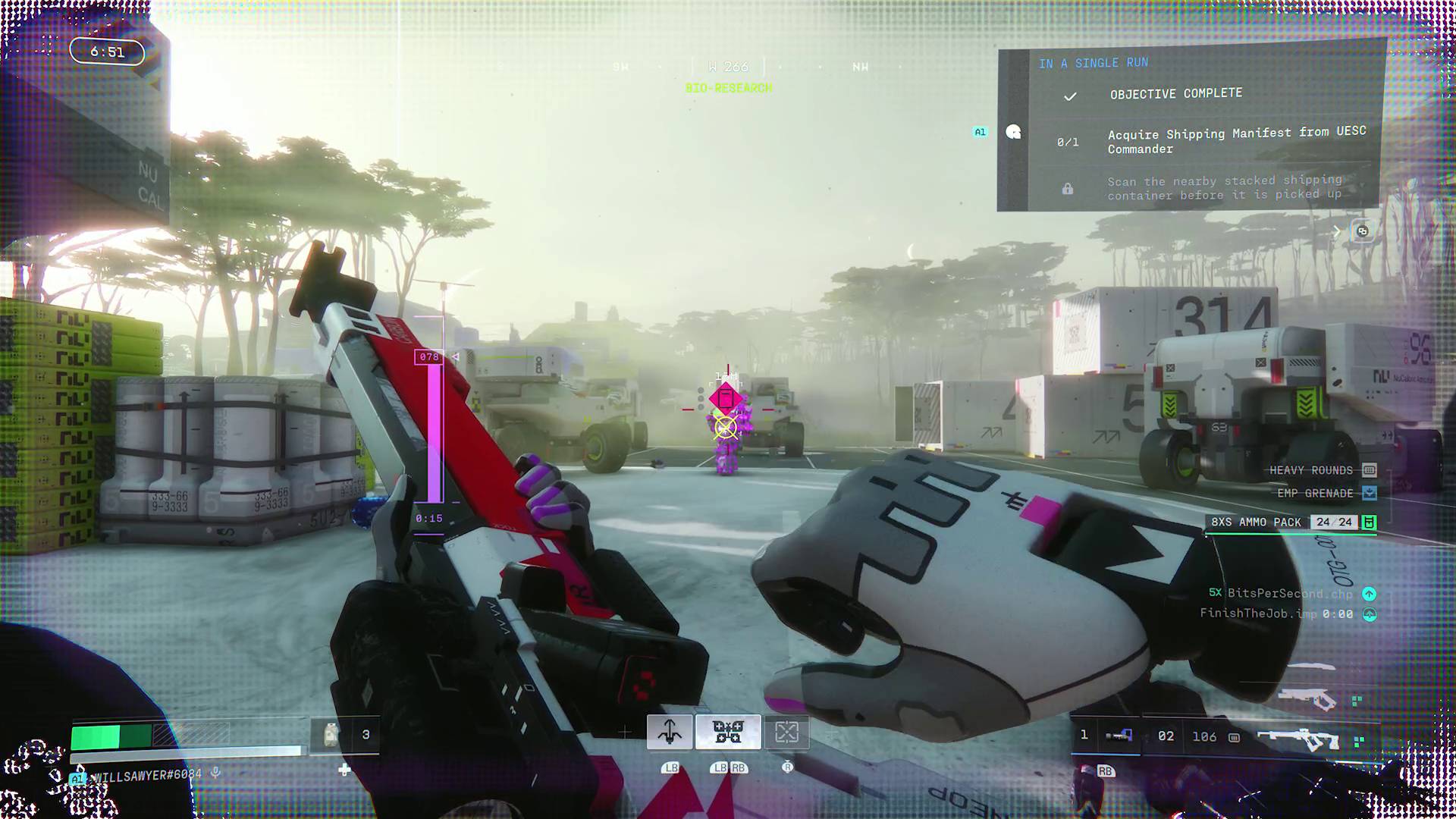Select the deployable drone gadget icon

click(x=726, y=732)
